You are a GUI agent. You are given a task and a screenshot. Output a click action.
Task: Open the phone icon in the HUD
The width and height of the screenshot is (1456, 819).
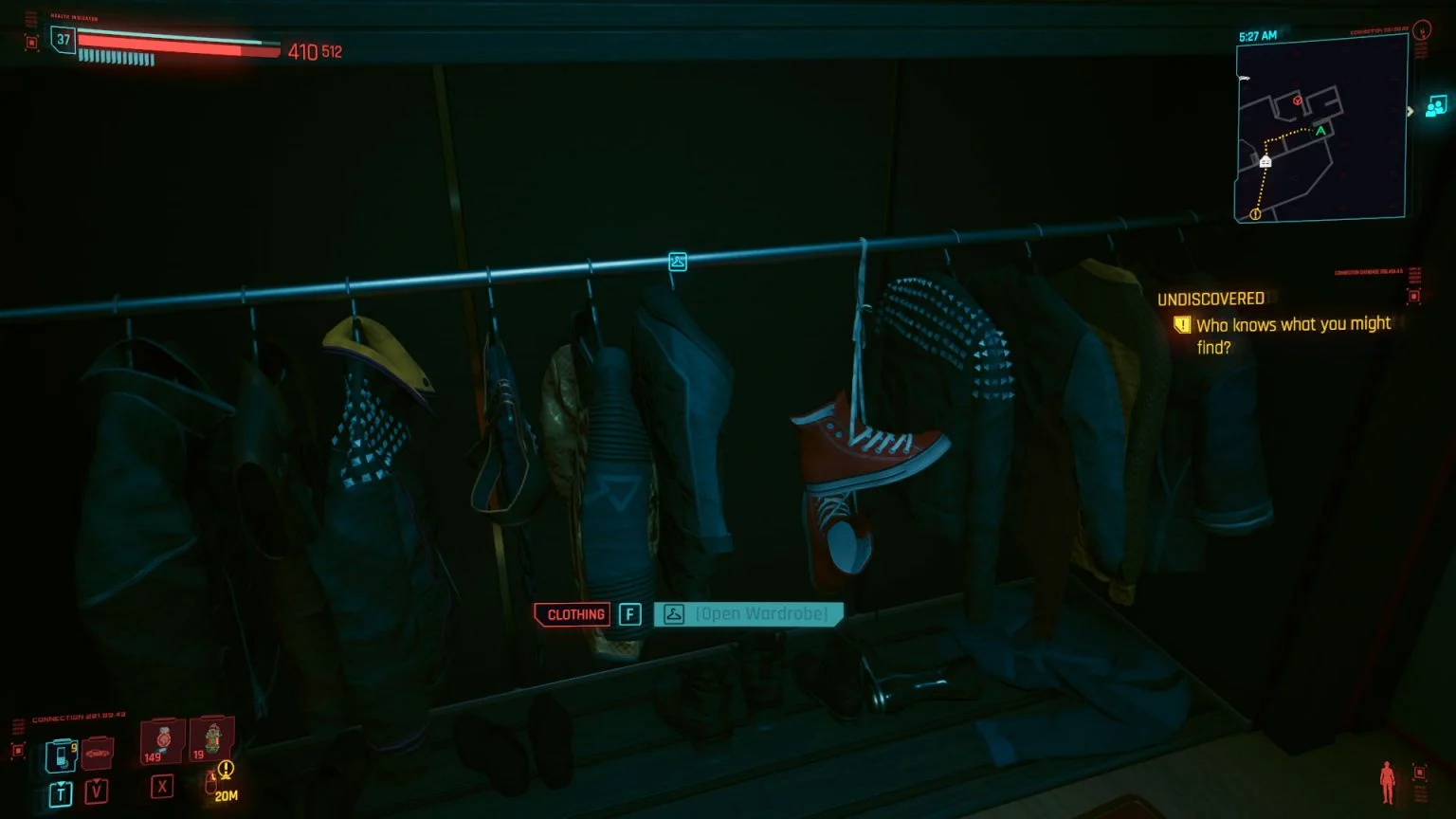tap(61, 755)
